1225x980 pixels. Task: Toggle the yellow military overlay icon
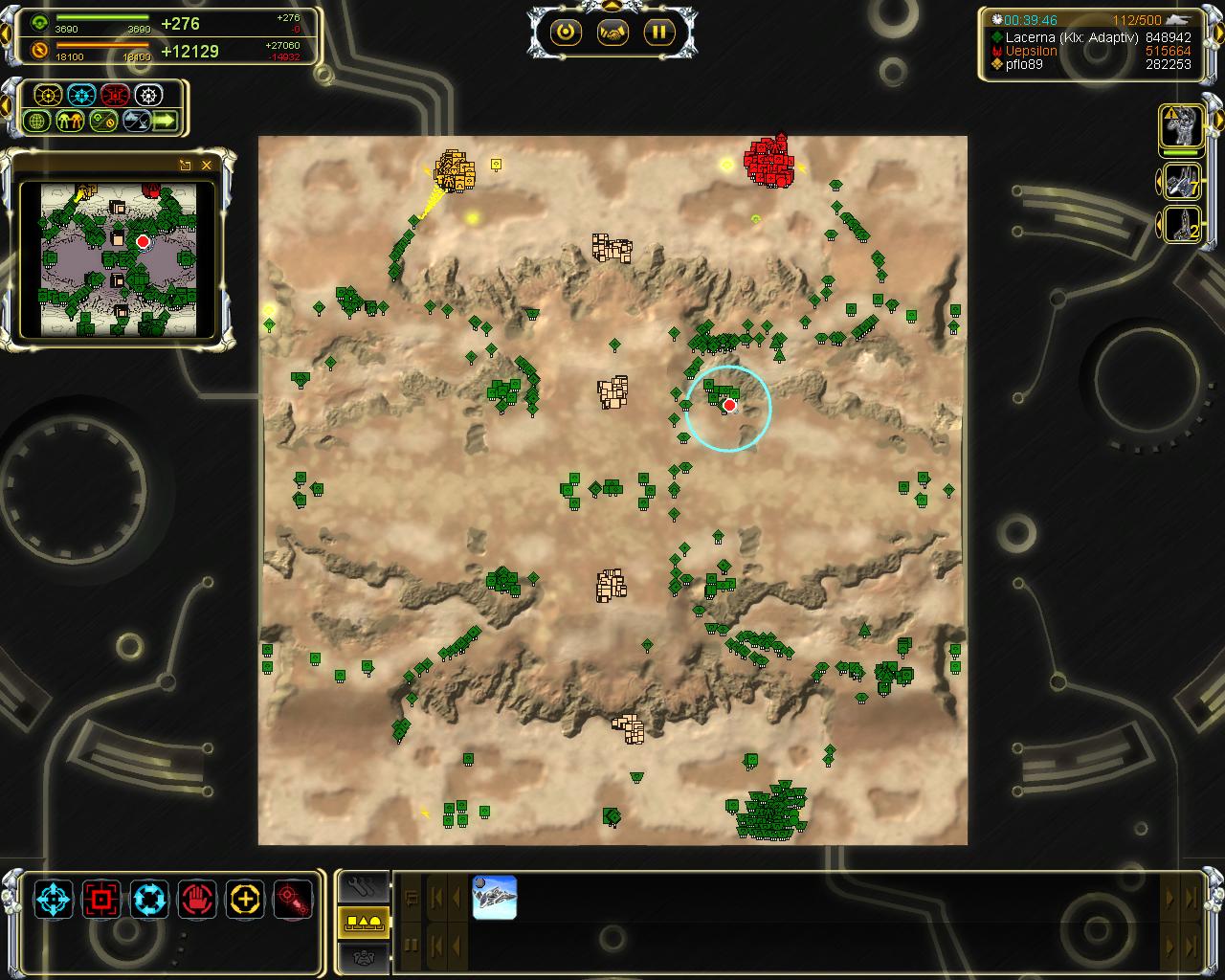[x=48, y=95]
